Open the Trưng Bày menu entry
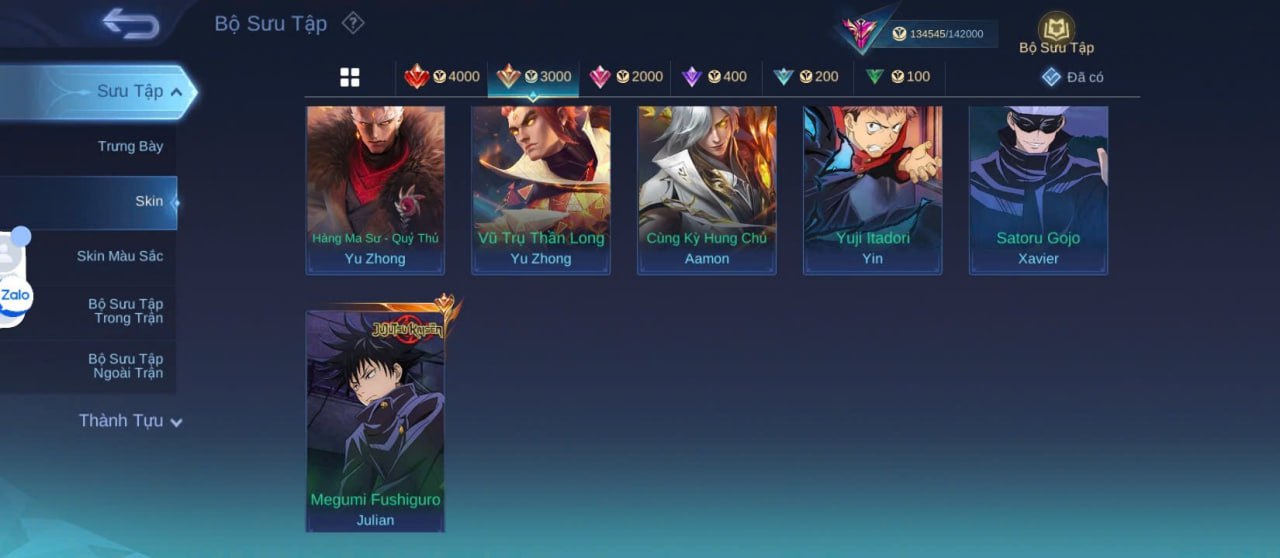 click(x=130, y=147)
